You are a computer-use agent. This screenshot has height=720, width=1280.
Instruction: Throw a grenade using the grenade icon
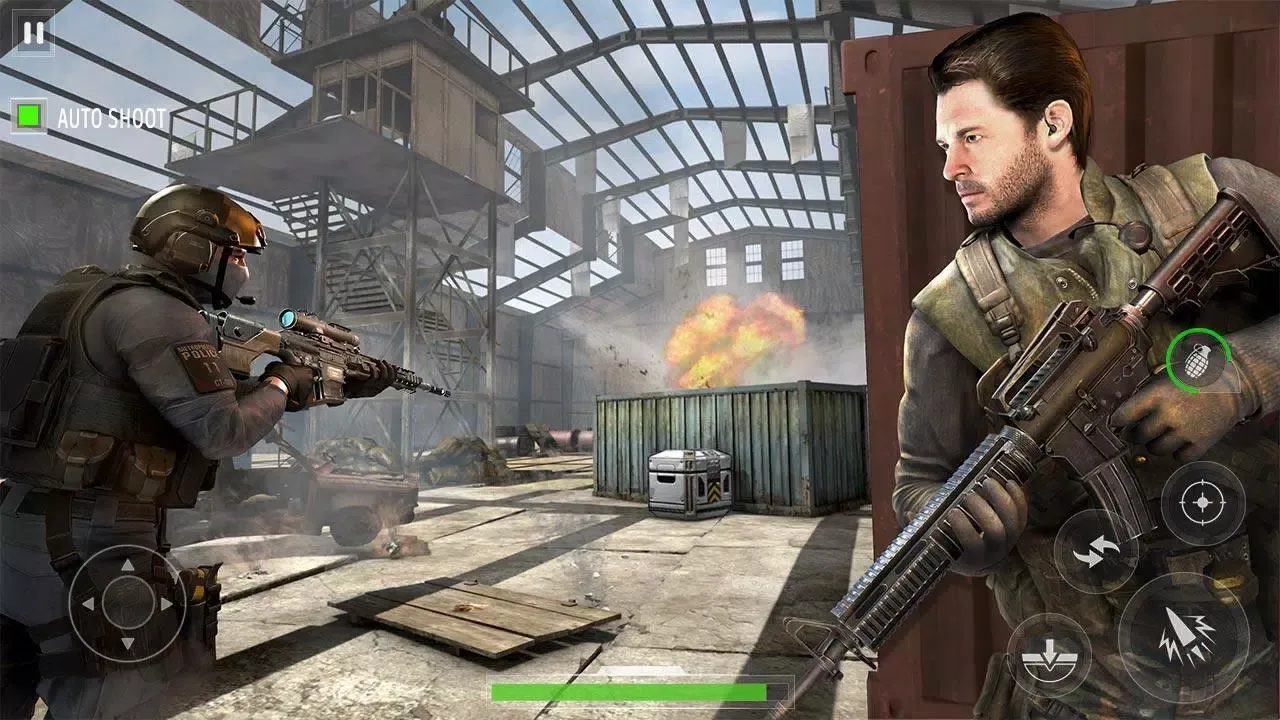[1197, 360]
